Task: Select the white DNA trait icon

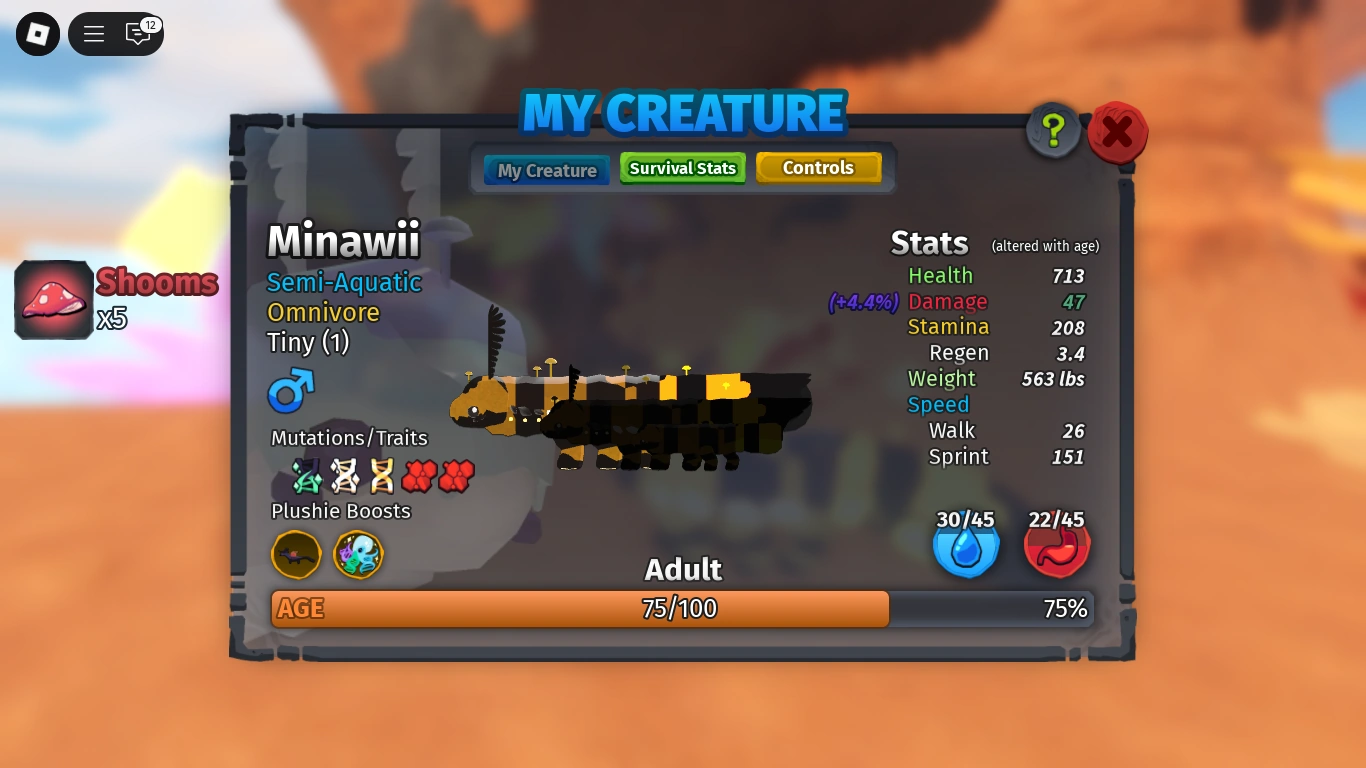Action: (345, 475)
